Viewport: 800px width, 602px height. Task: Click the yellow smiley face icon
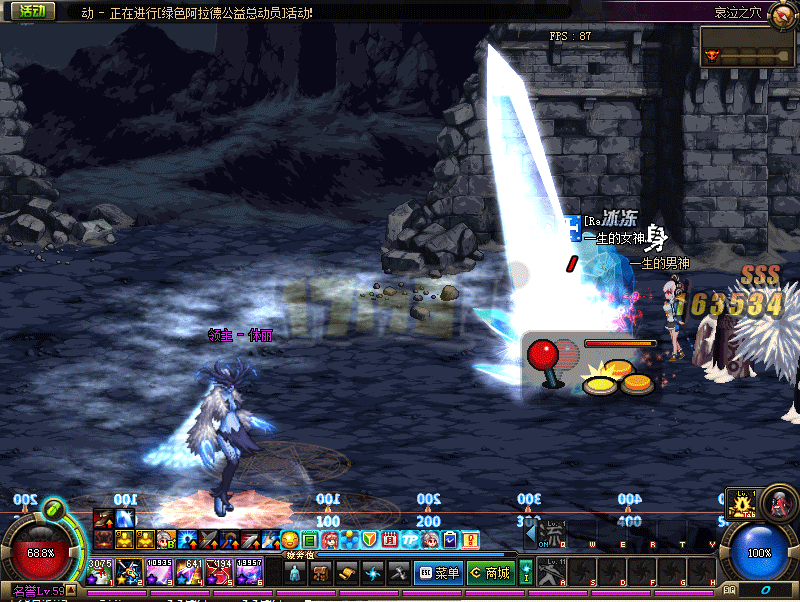click(290, 540)
